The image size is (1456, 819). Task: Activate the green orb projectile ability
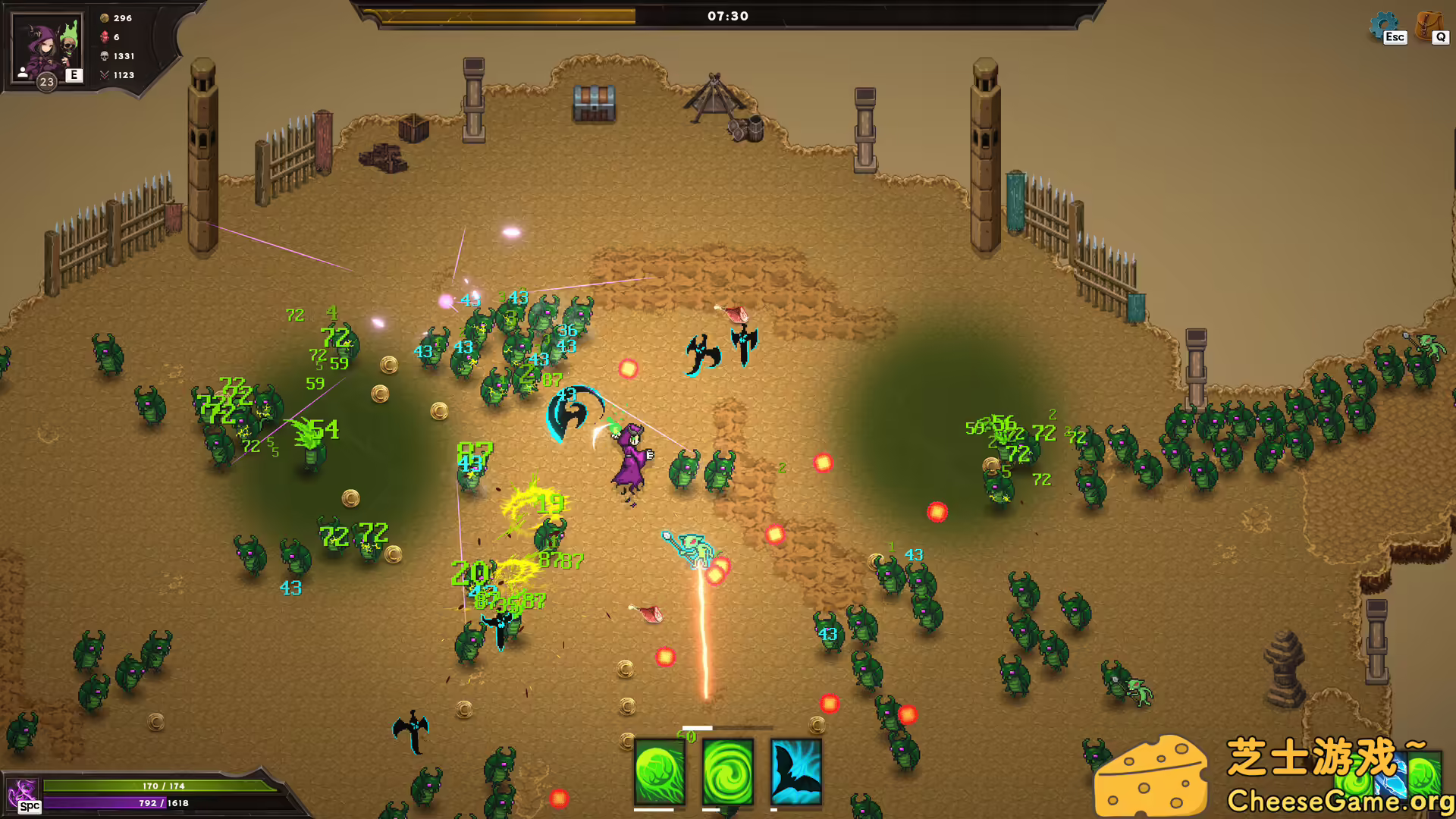660,772
